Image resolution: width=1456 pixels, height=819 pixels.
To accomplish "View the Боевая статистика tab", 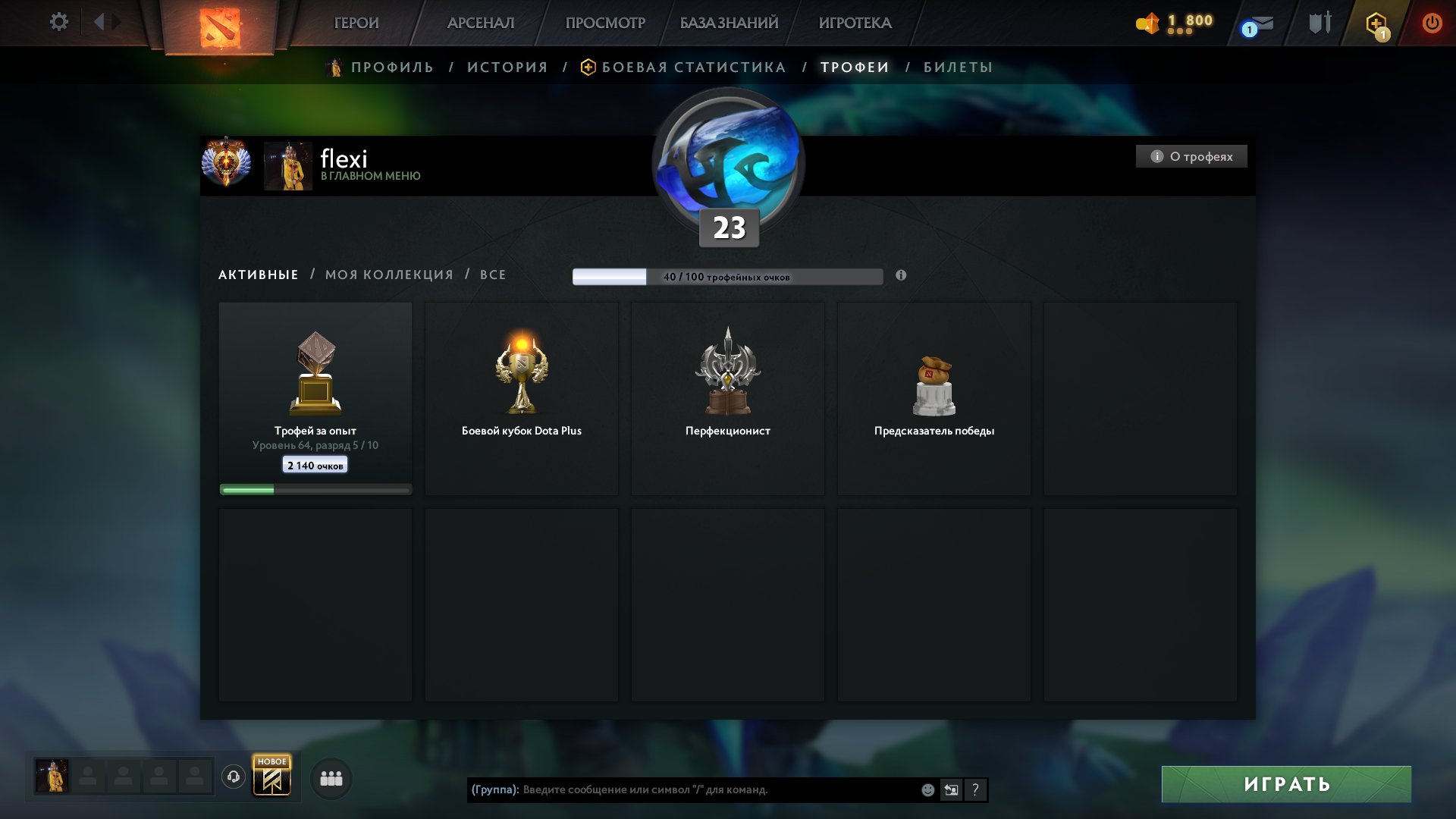I will (693, 67).
